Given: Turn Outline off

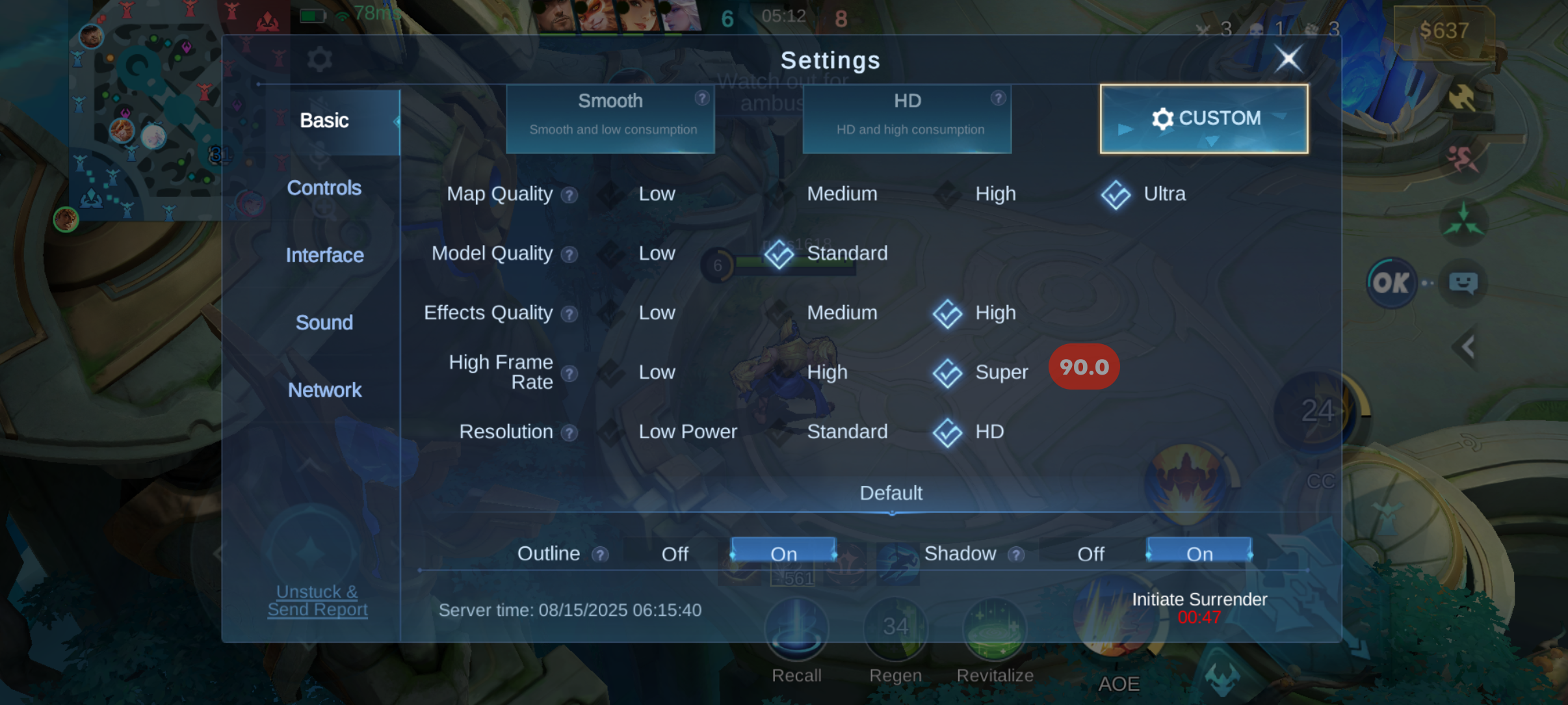Looking at the screenshot, I should [675, 553].
